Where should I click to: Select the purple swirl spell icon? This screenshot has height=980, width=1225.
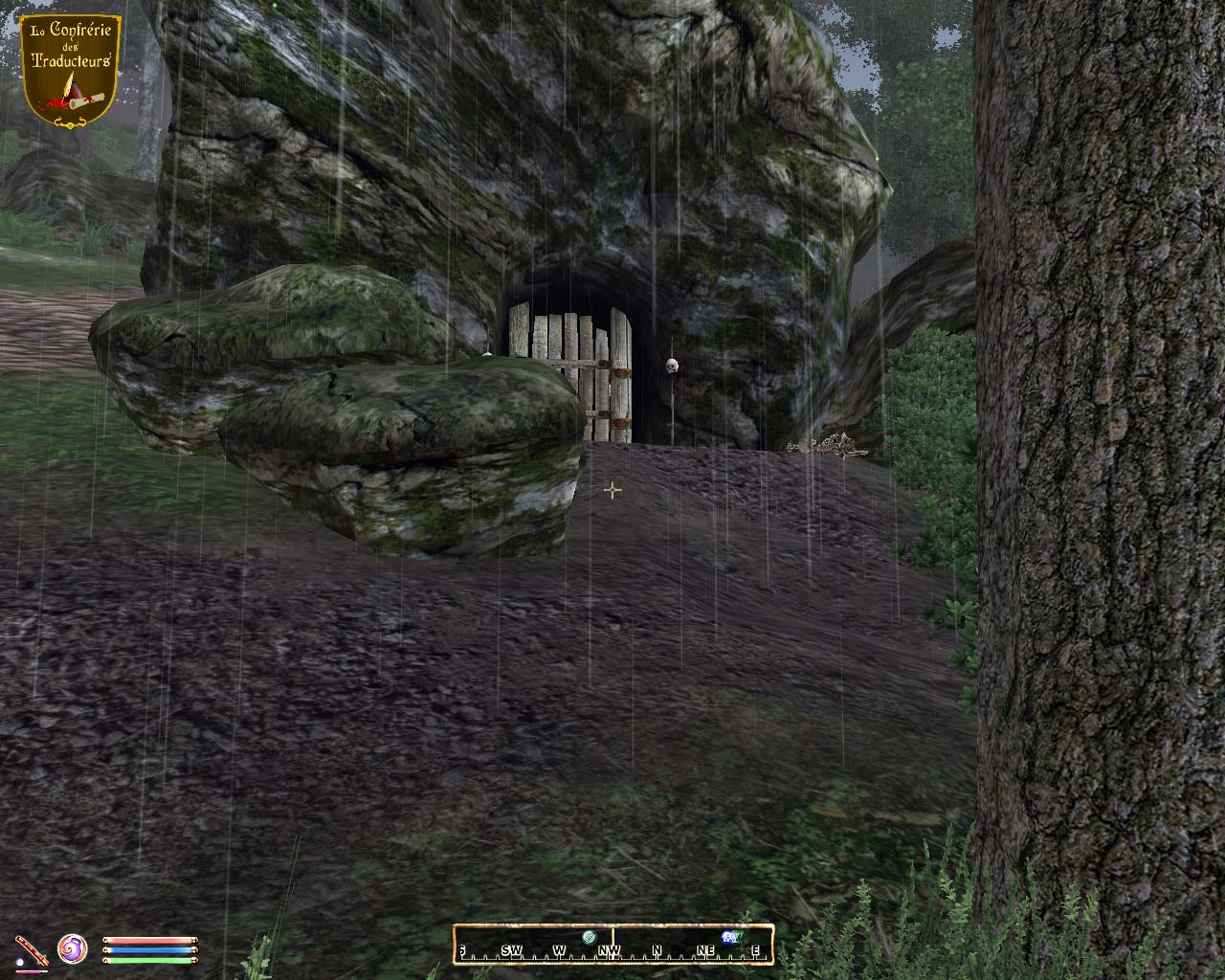point(73,949)
